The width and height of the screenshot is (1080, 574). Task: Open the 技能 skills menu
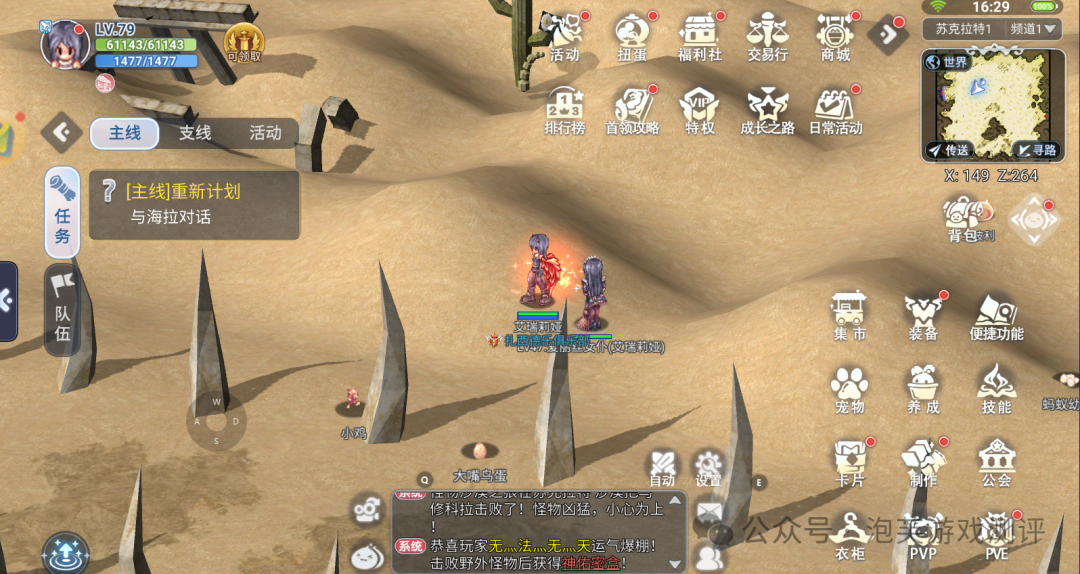pos(996,388)
